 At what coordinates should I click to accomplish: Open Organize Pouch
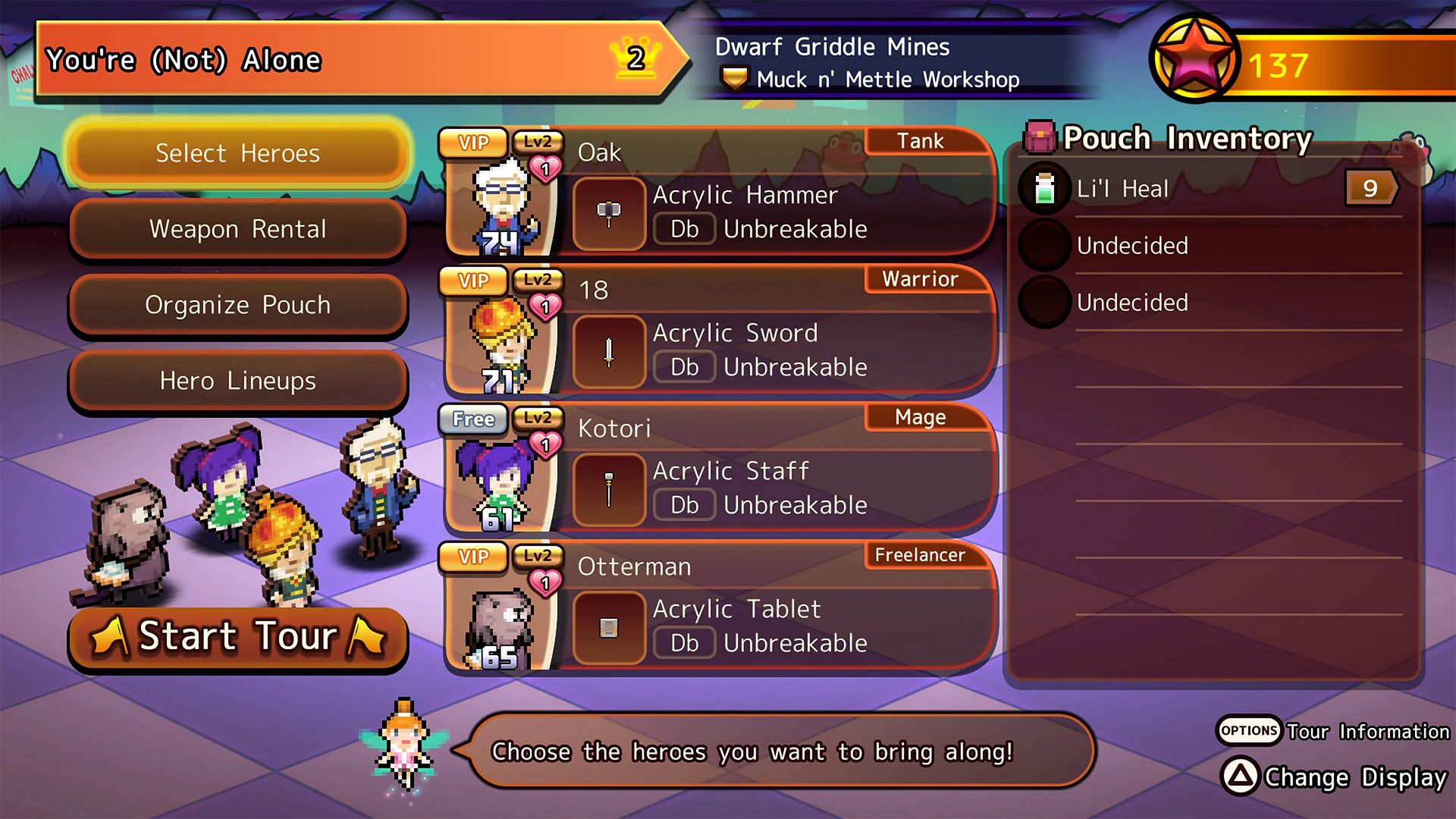point(238,305)
